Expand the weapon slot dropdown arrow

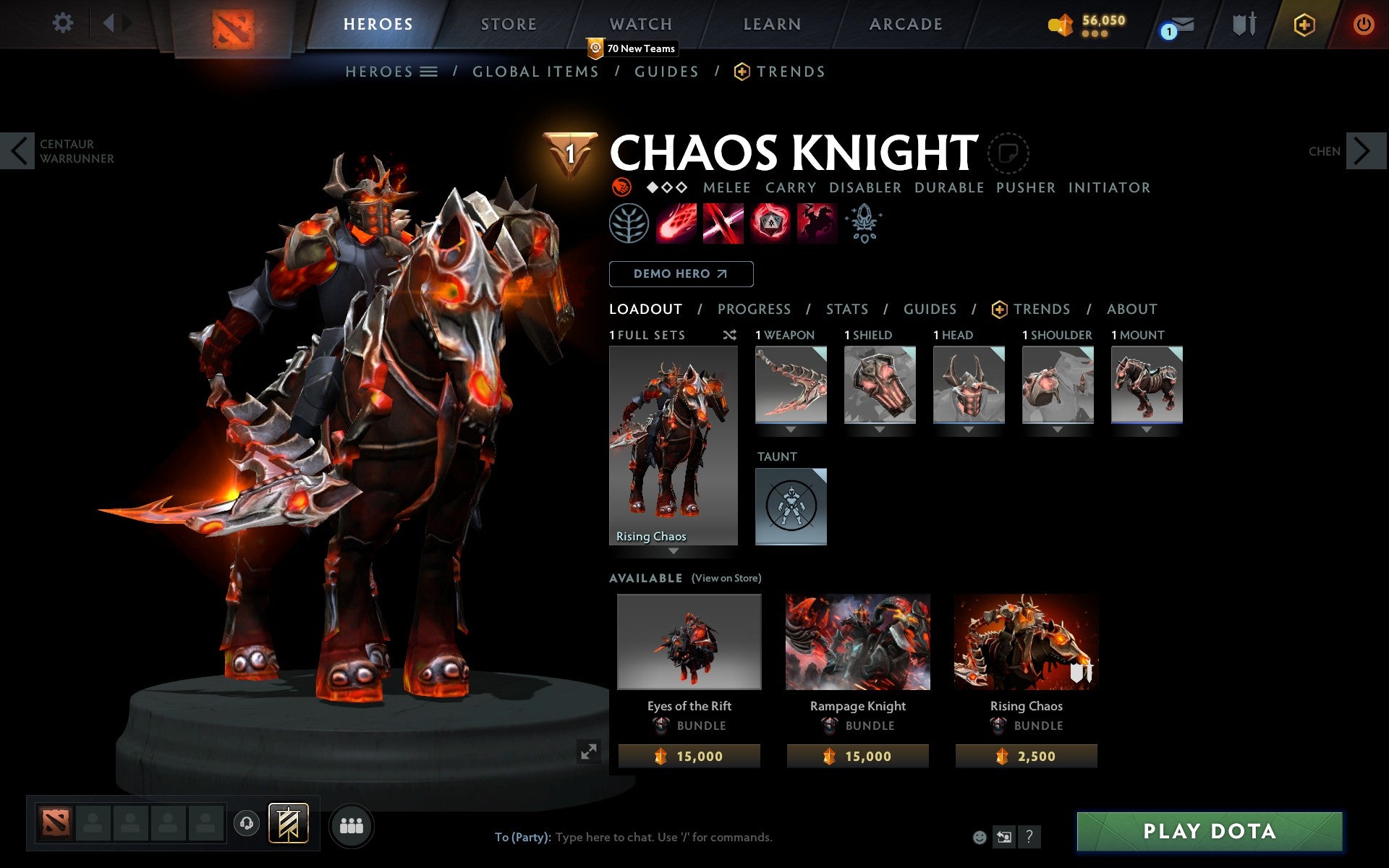click(x=790, y=428)
